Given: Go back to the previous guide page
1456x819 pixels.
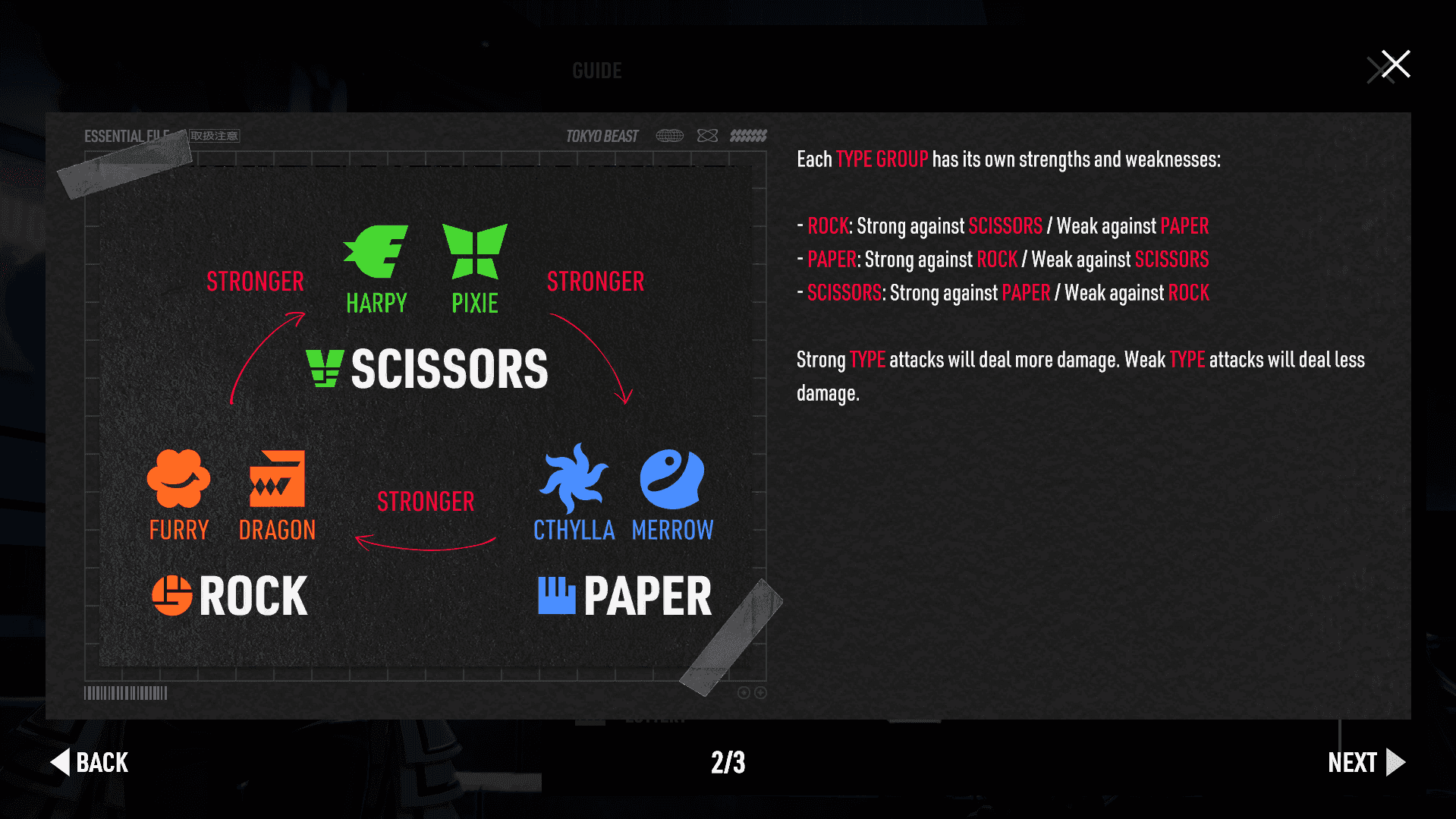Looking at the screenshot, I should pyautogui.click(x=90, y=762).
